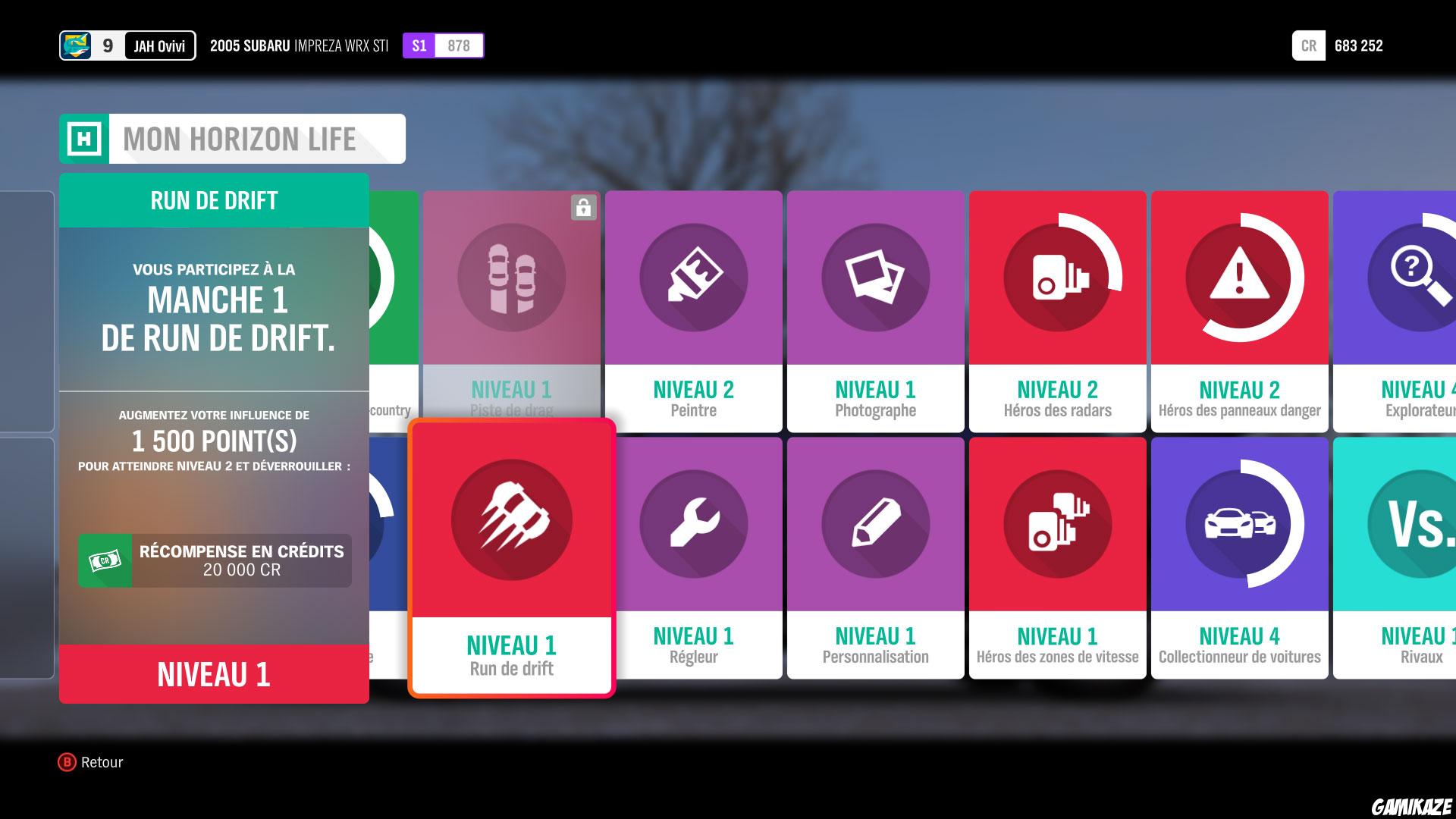Select the Héros des radars speed camera icon
The image size is (1456, 819).
tap(1057, 278)
